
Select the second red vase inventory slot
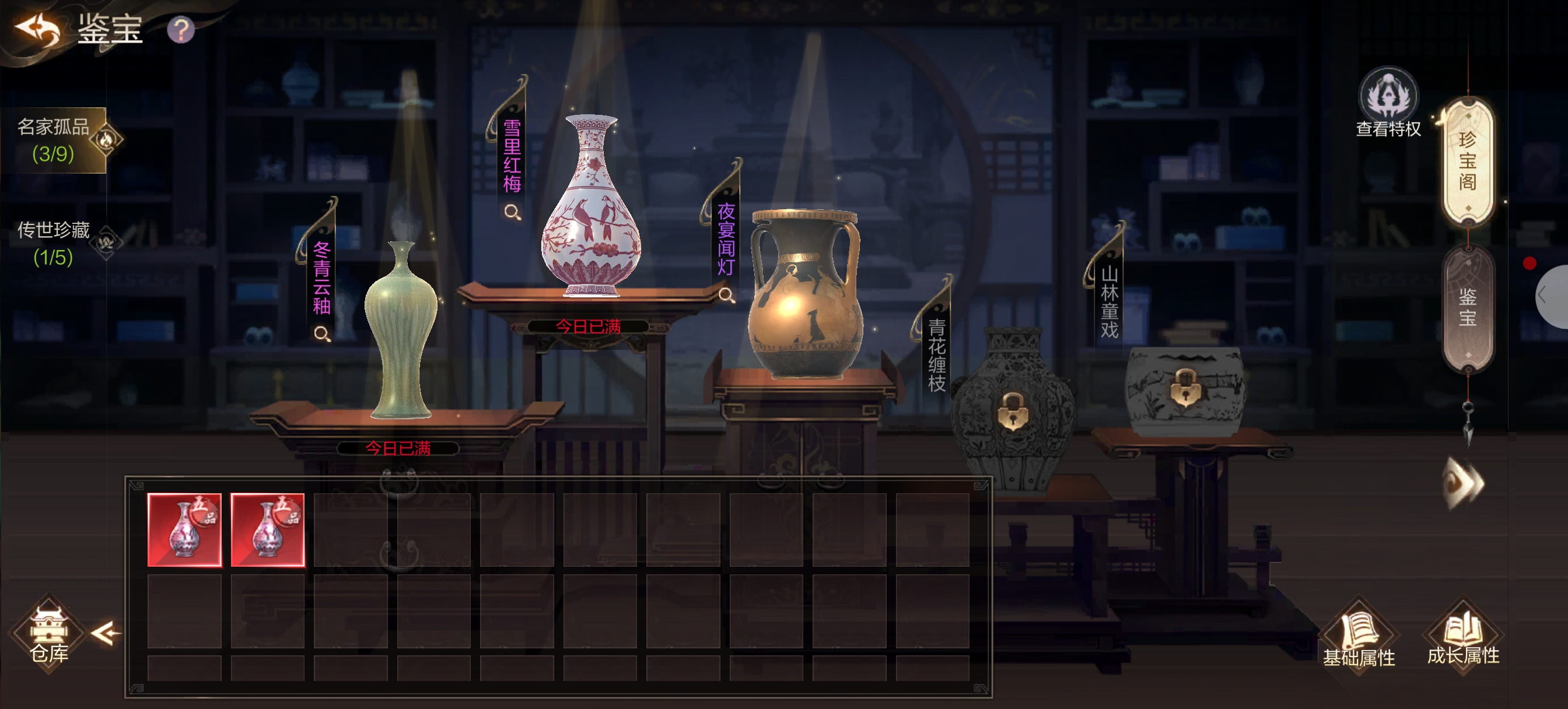(x=268, y=530)
